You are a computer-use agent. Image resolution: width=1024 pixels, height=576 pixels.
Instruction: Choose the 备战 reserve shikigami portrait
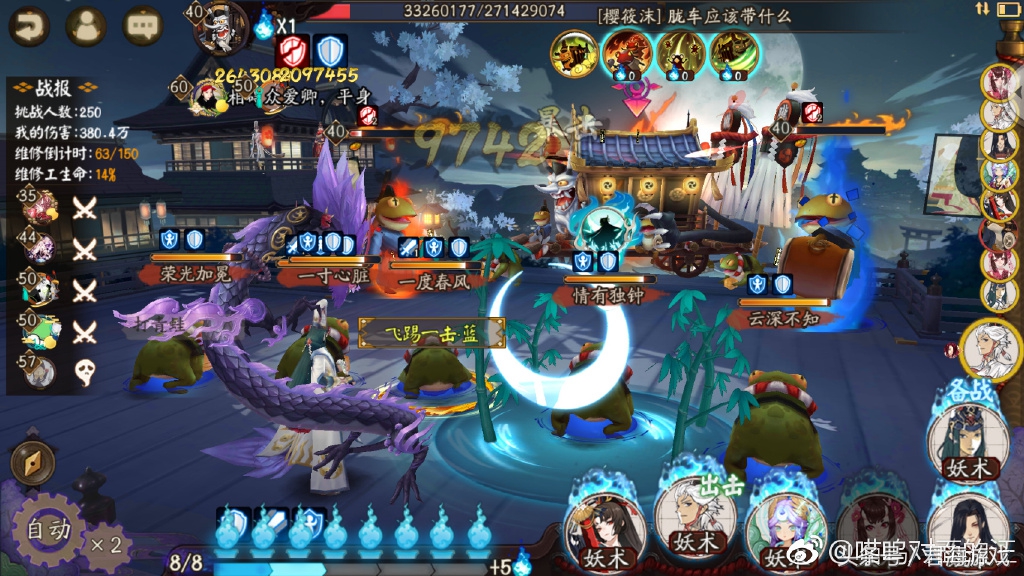coord(967,441)
